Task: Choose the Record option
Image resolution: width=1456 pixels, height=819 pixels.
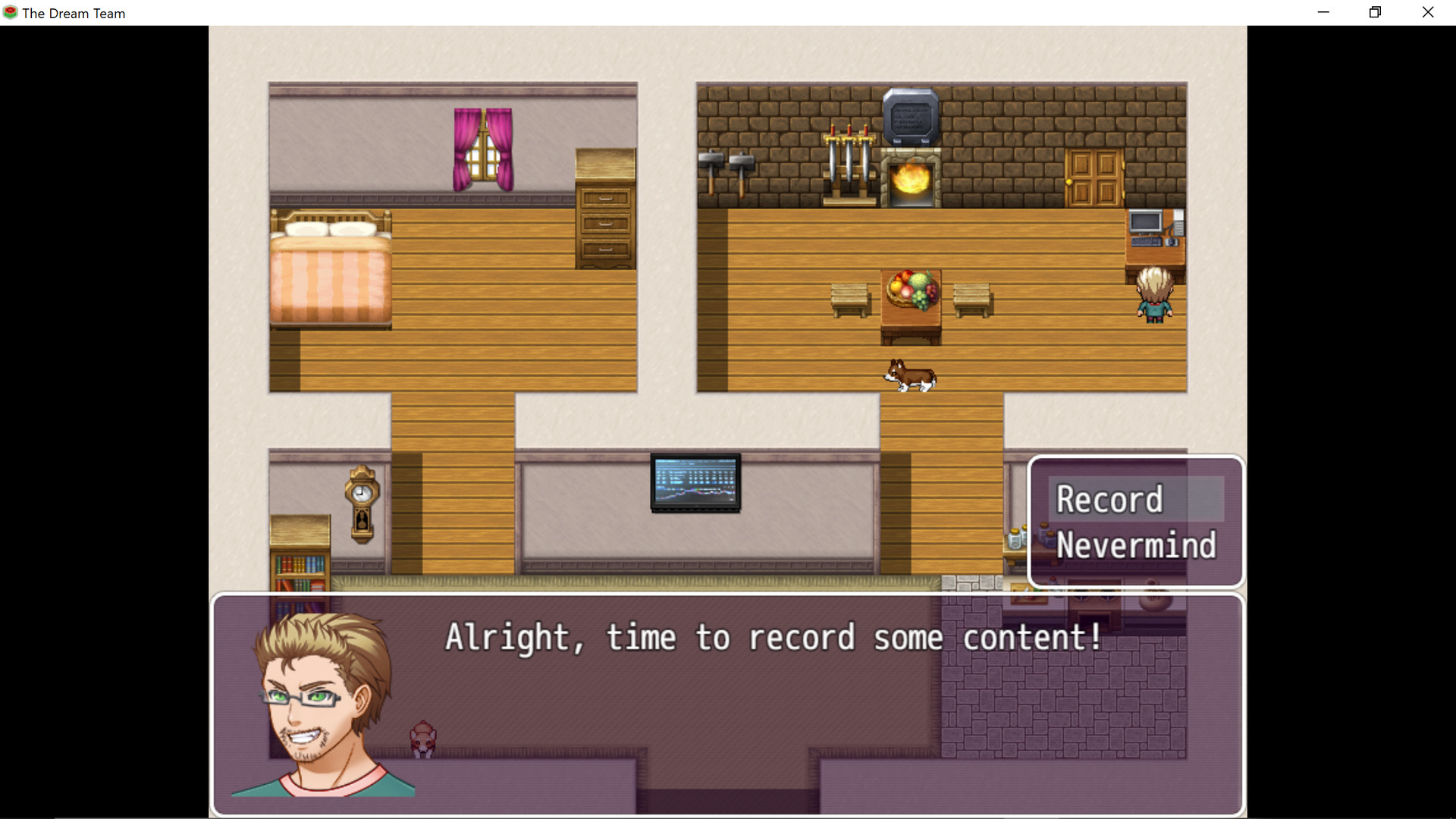Action: click(x=1110, y=499)
